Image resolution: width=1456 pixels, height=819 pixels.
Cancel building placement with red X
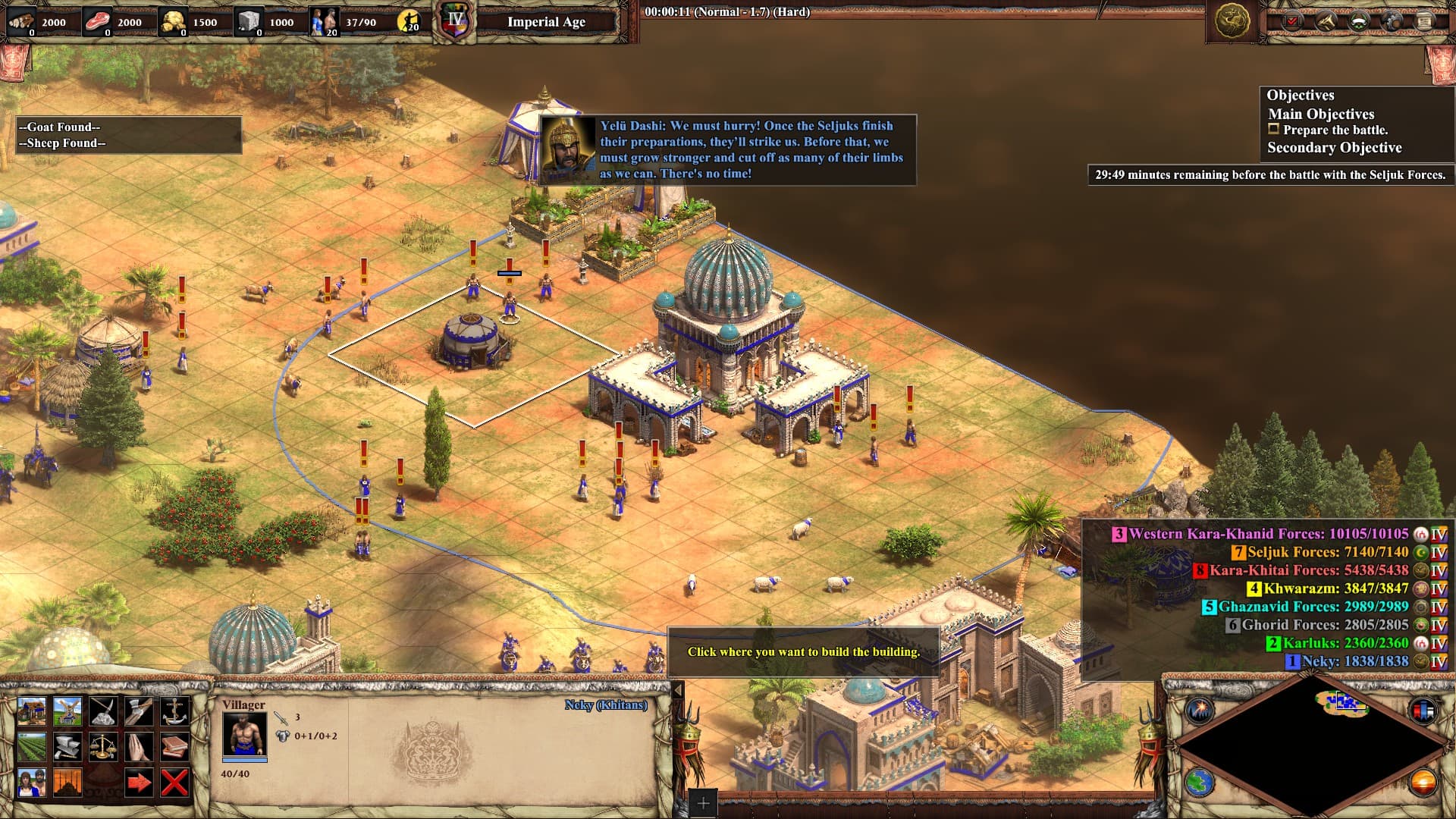point(174,783)
